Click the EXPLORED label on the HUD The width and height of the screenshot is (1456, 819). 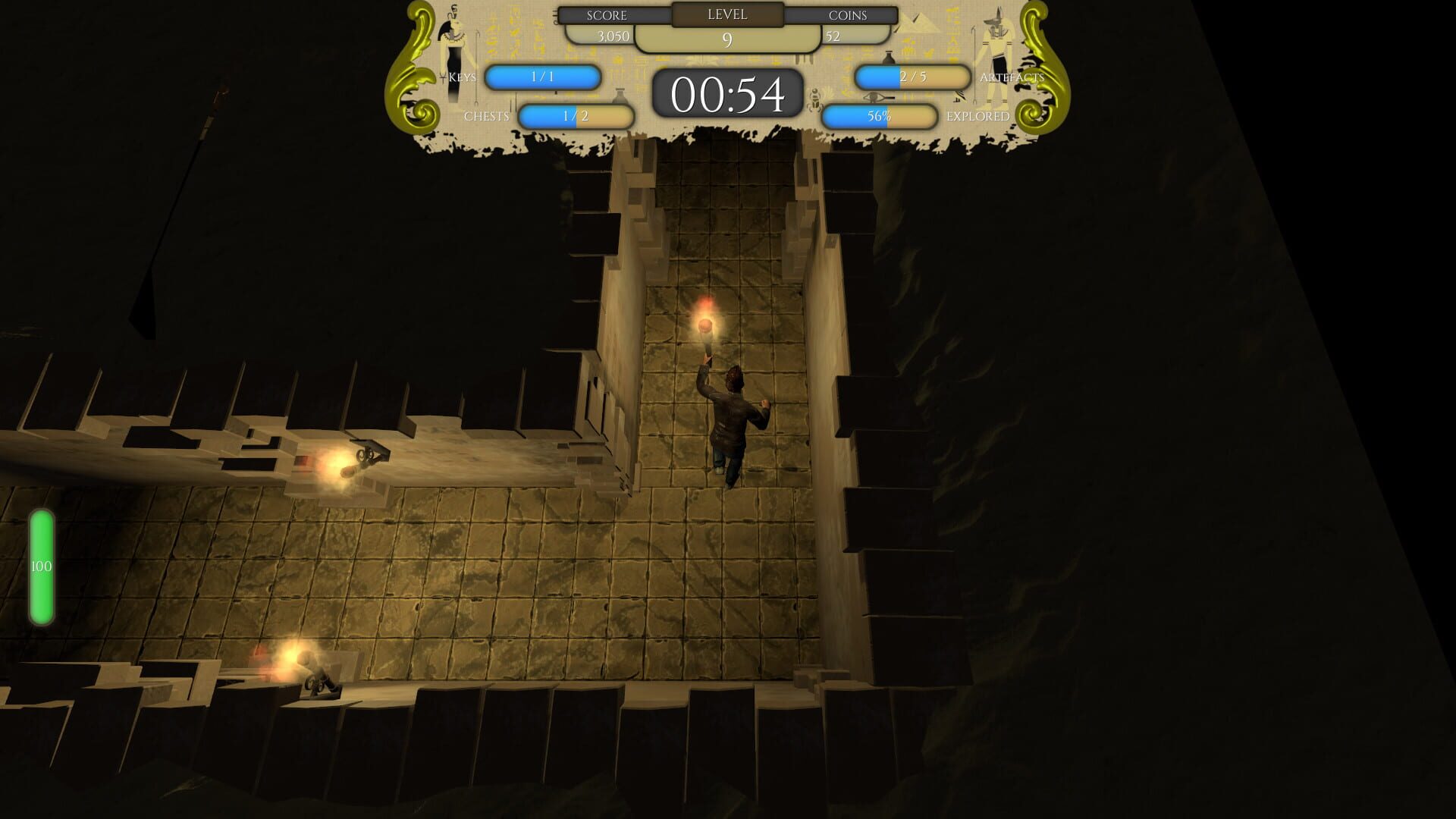977,115
